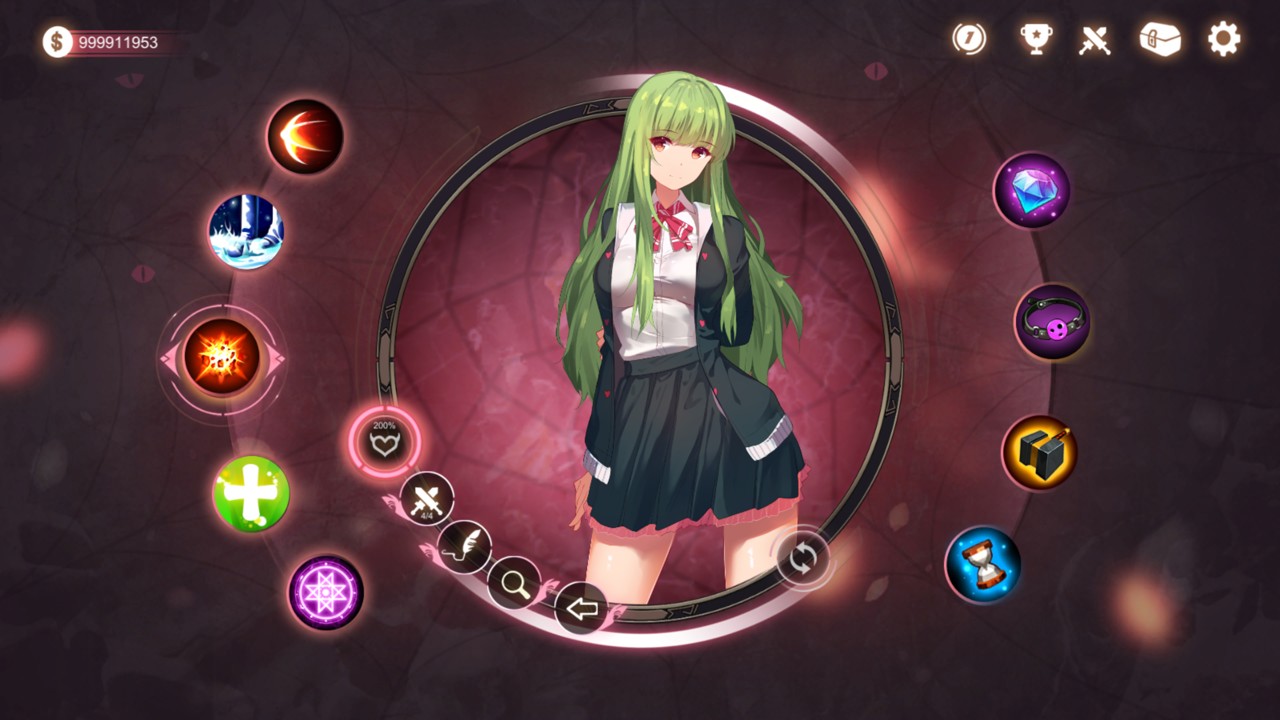The image size is (1280, 720).
Task: Use the green cross heal skill
Action: click(251, 494)
